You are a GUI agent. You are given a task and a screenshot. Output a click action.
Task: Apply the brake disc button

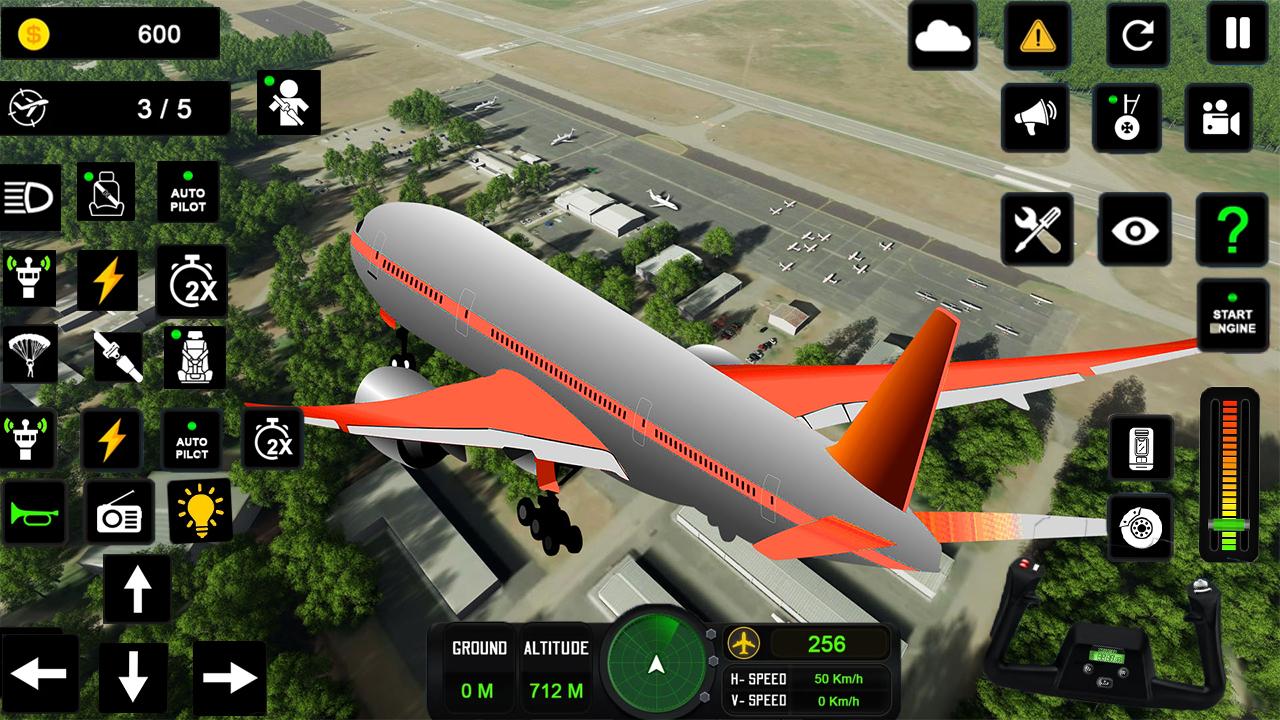point(1140,527)
